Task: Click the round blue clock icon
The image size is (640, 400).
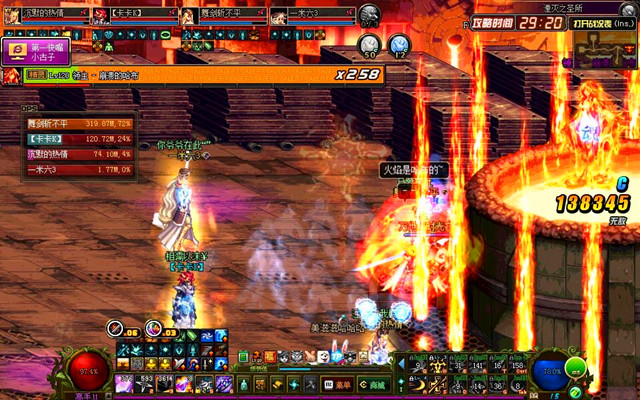Action: click(x=400, y=45)
